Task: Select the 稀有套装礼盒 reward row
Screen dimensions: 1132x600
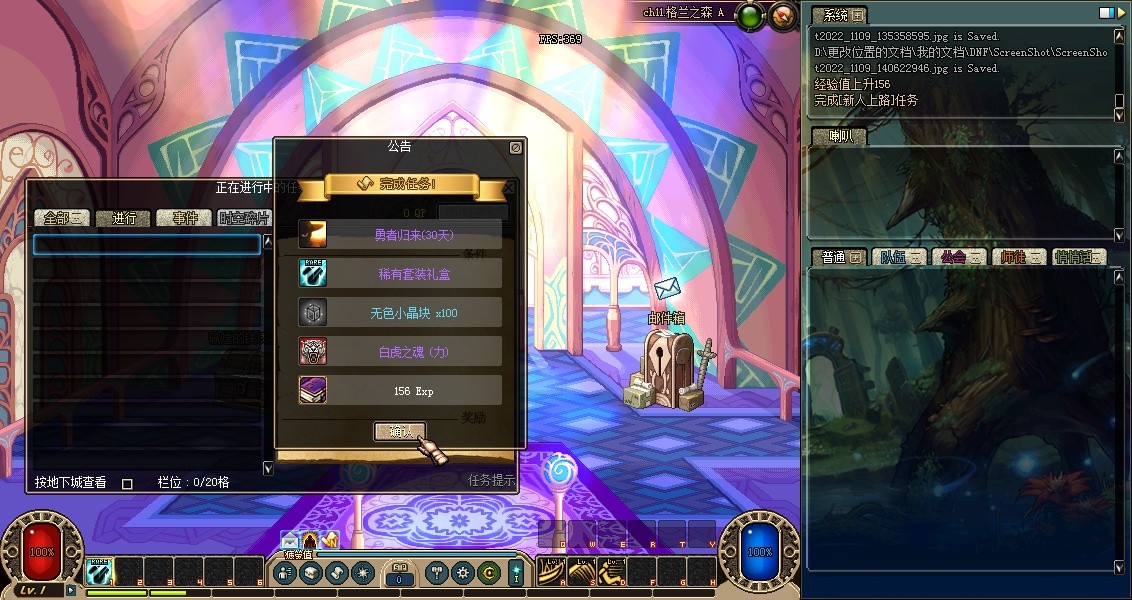Action: pyautogui.click(x=400, y=273)
